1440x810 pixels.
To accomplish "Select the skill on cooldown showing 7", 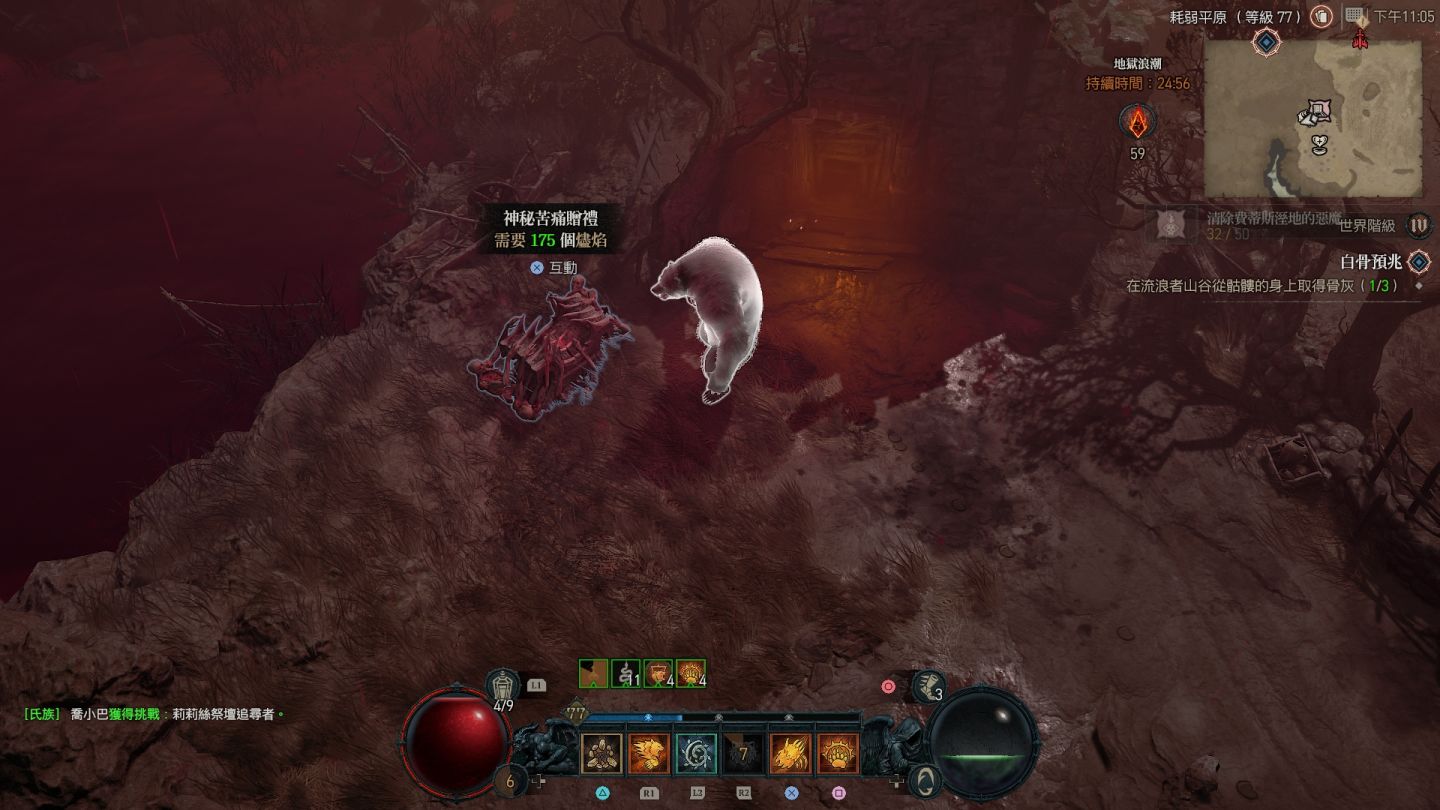I will pos(743,754).
